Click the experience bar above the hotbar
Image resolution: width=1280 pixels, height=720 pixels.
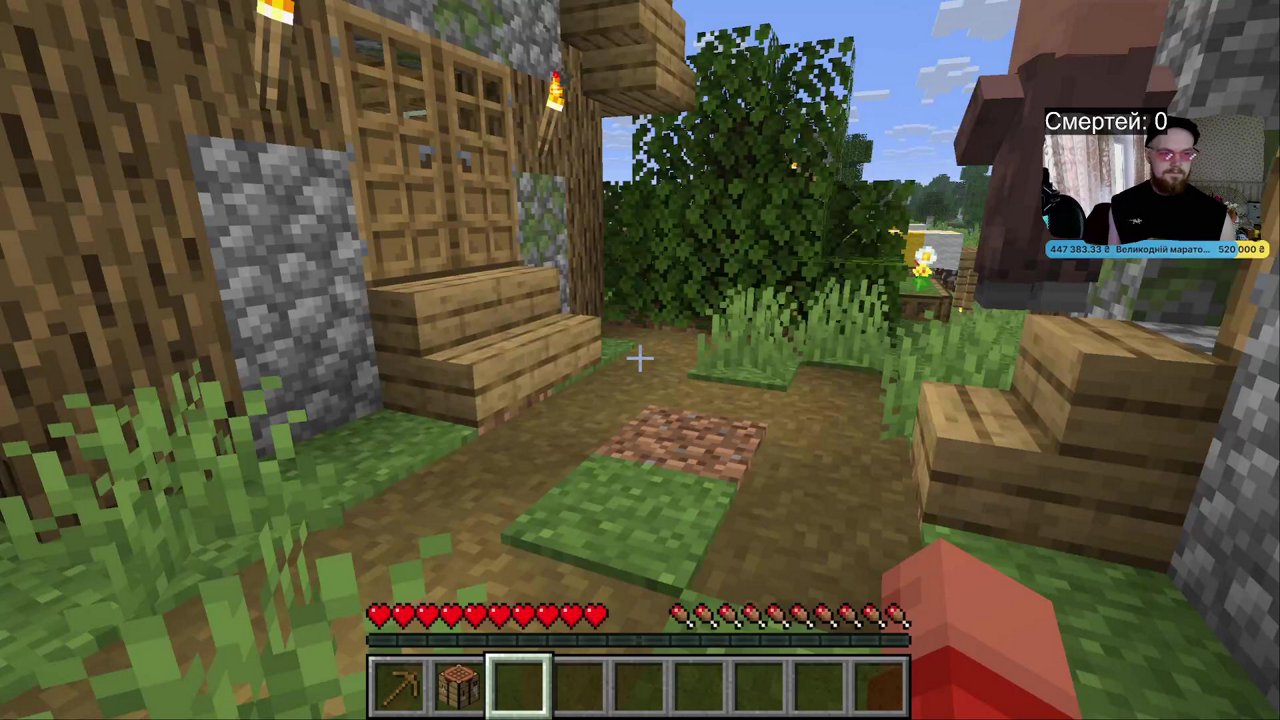click(x=640, y=640)
